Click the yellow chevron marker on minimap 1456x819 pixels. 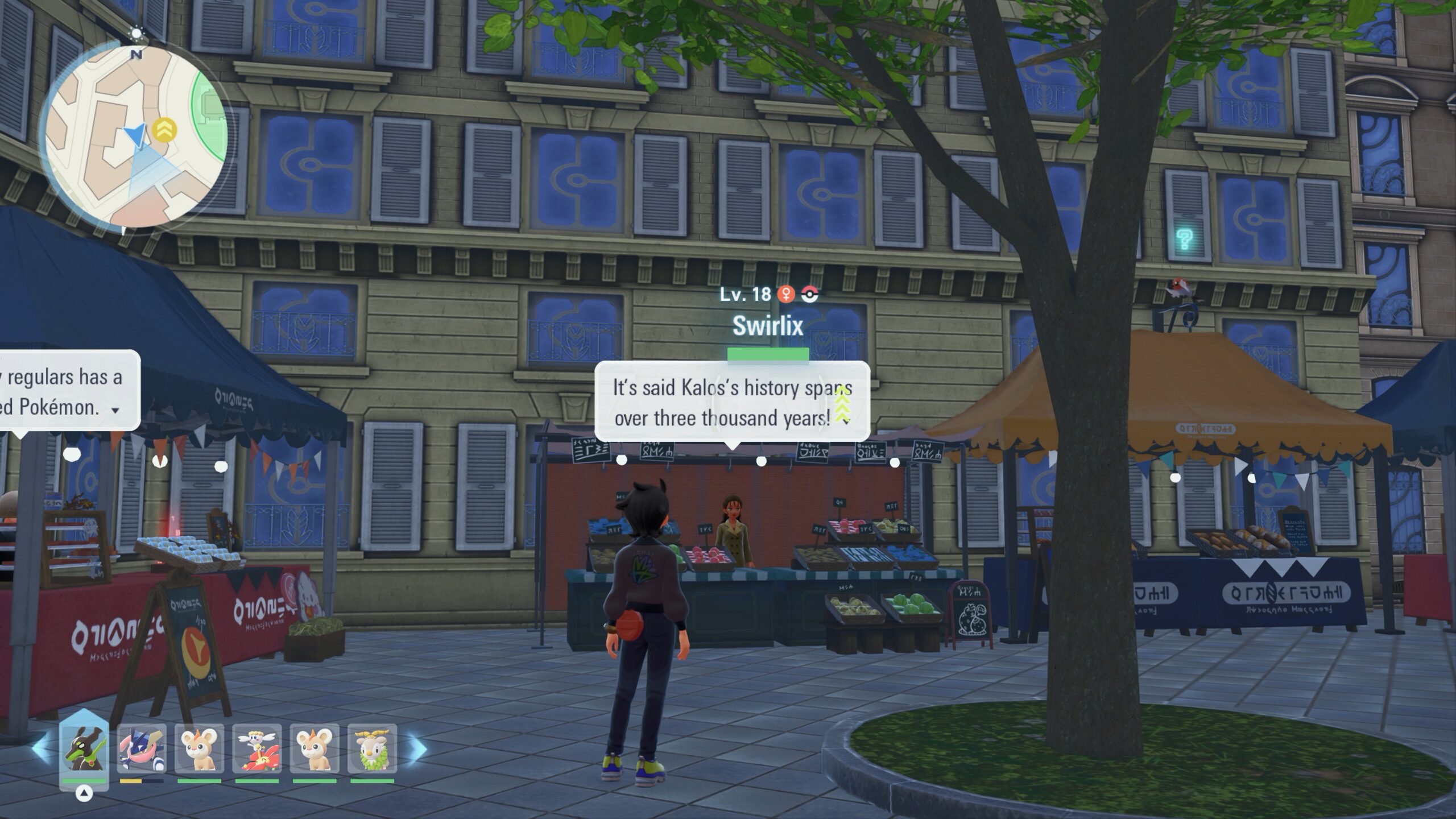click(x=164, y=130)
